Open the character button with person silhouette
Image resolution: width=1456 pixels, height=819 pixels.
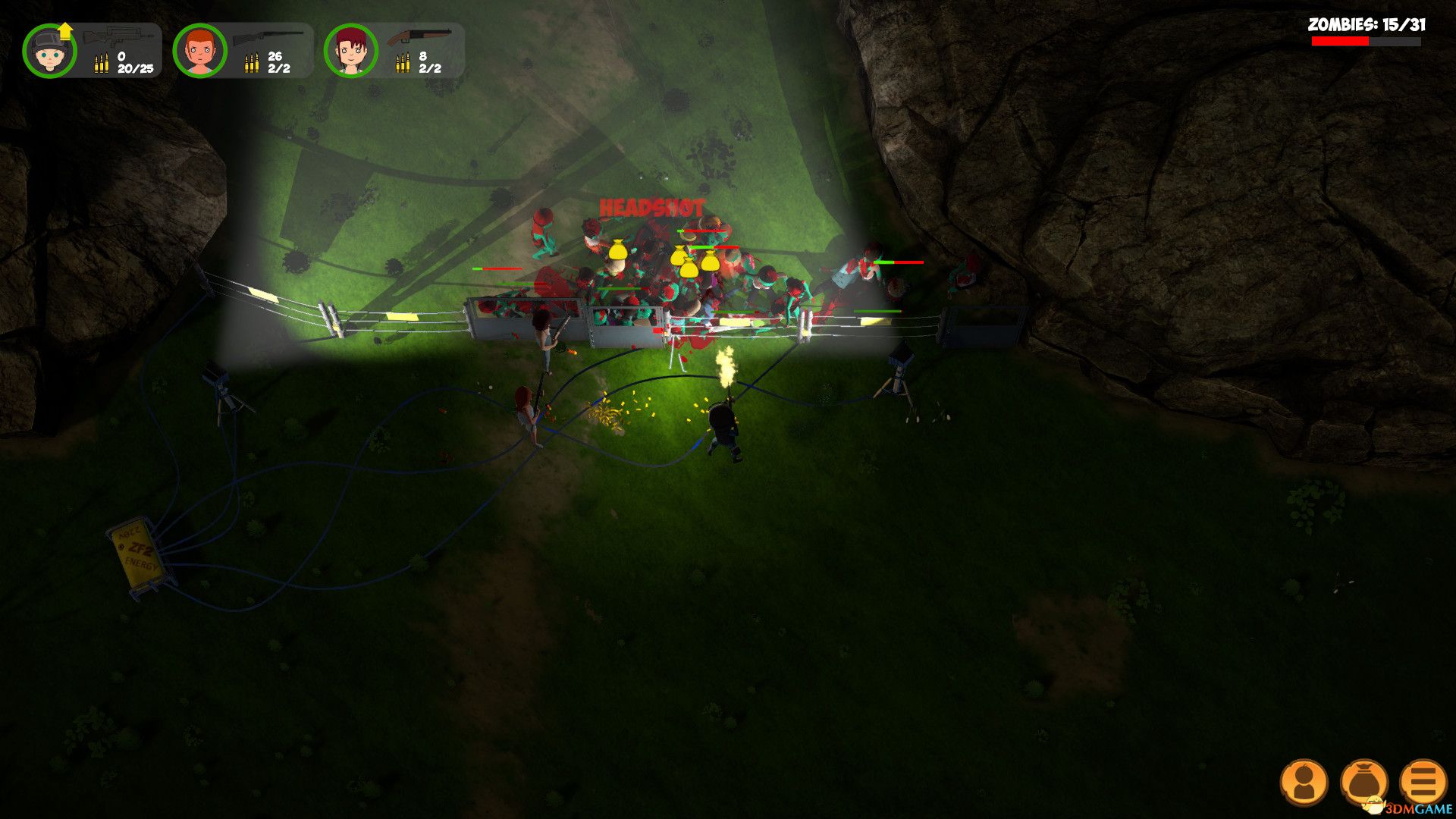click(x=1304, y=782)
